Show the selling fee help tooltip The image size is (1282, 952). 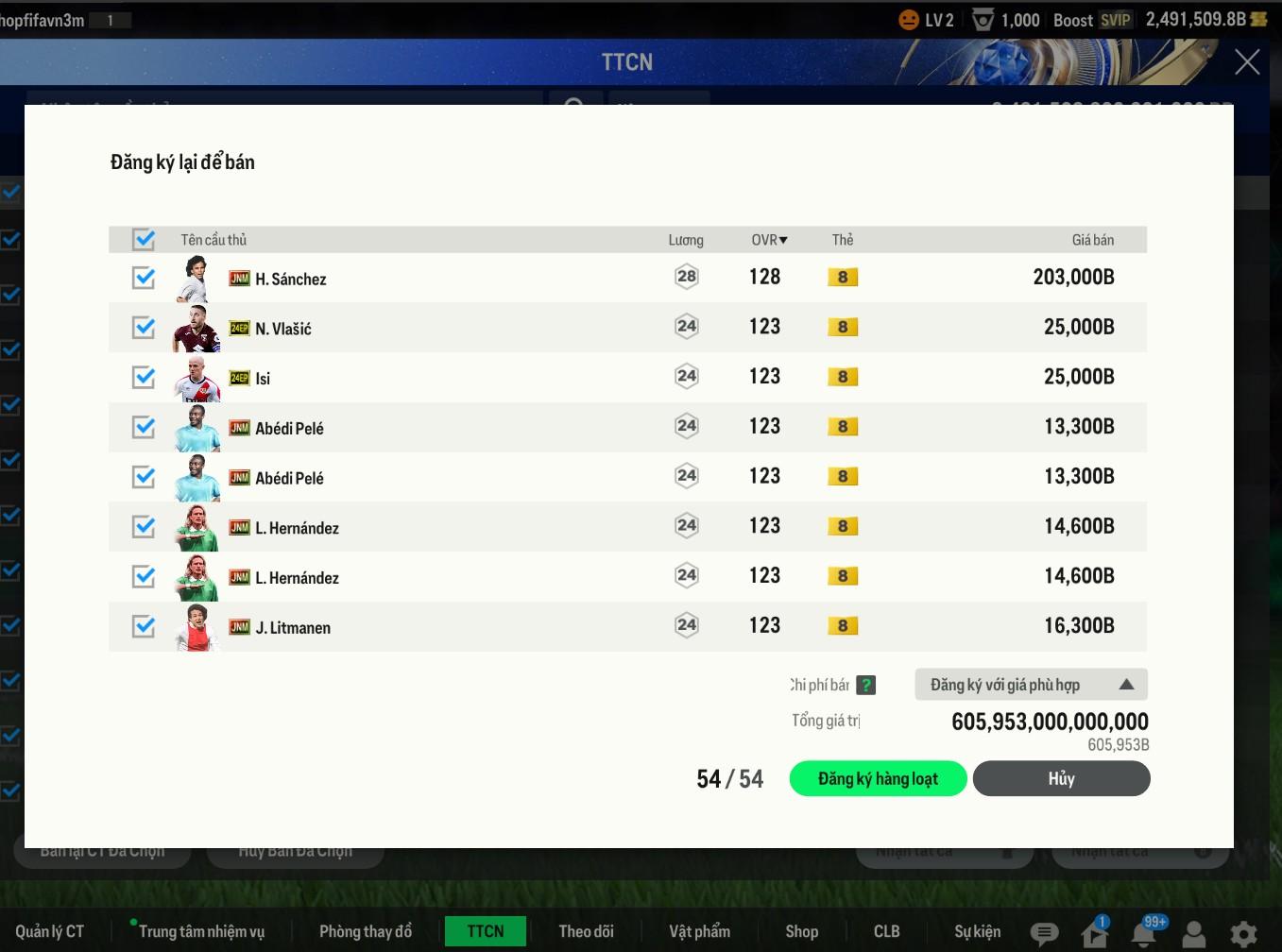(866, 686)
